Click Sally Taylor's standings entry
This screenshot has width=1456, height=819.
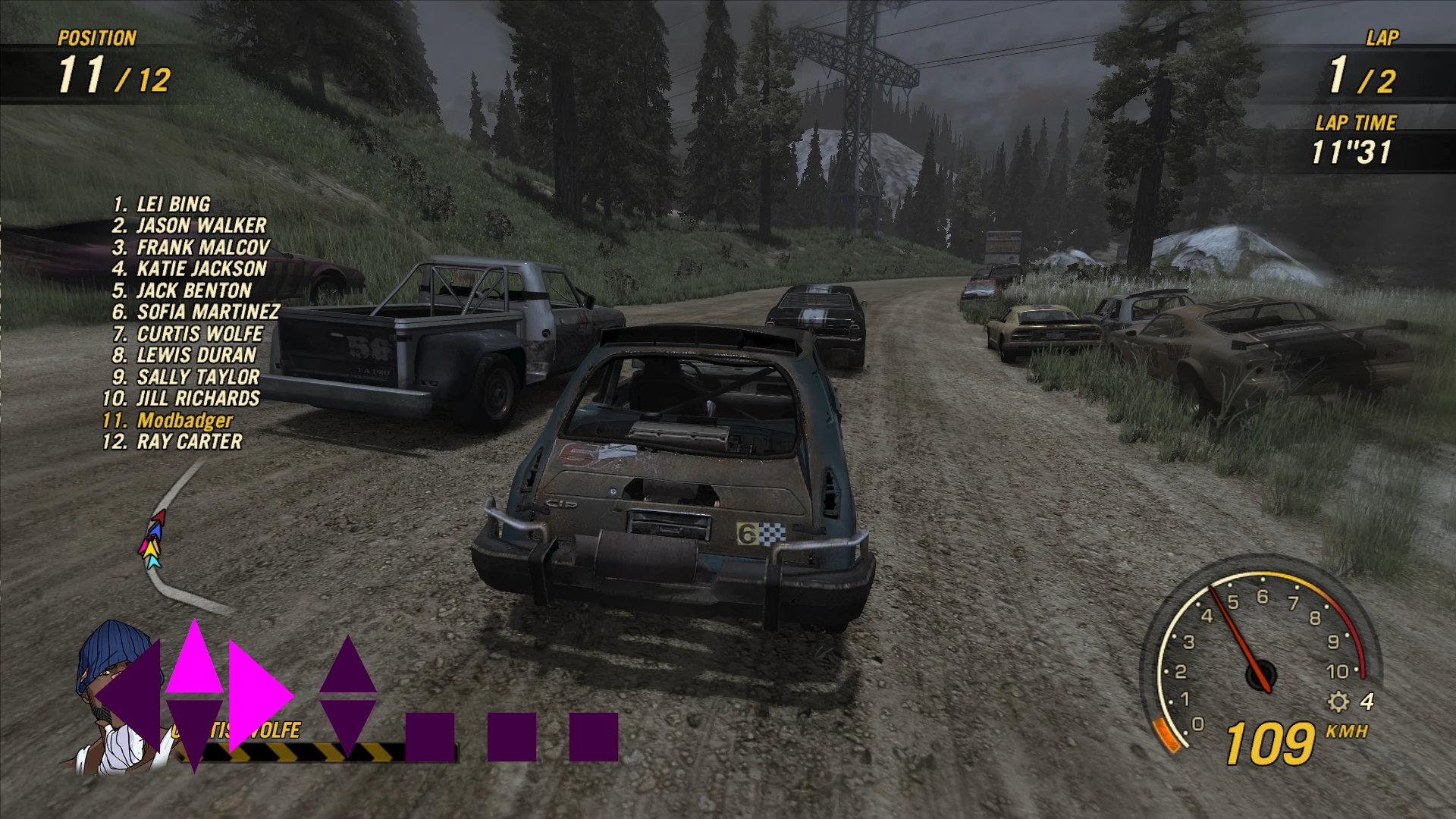click(186, 377)
